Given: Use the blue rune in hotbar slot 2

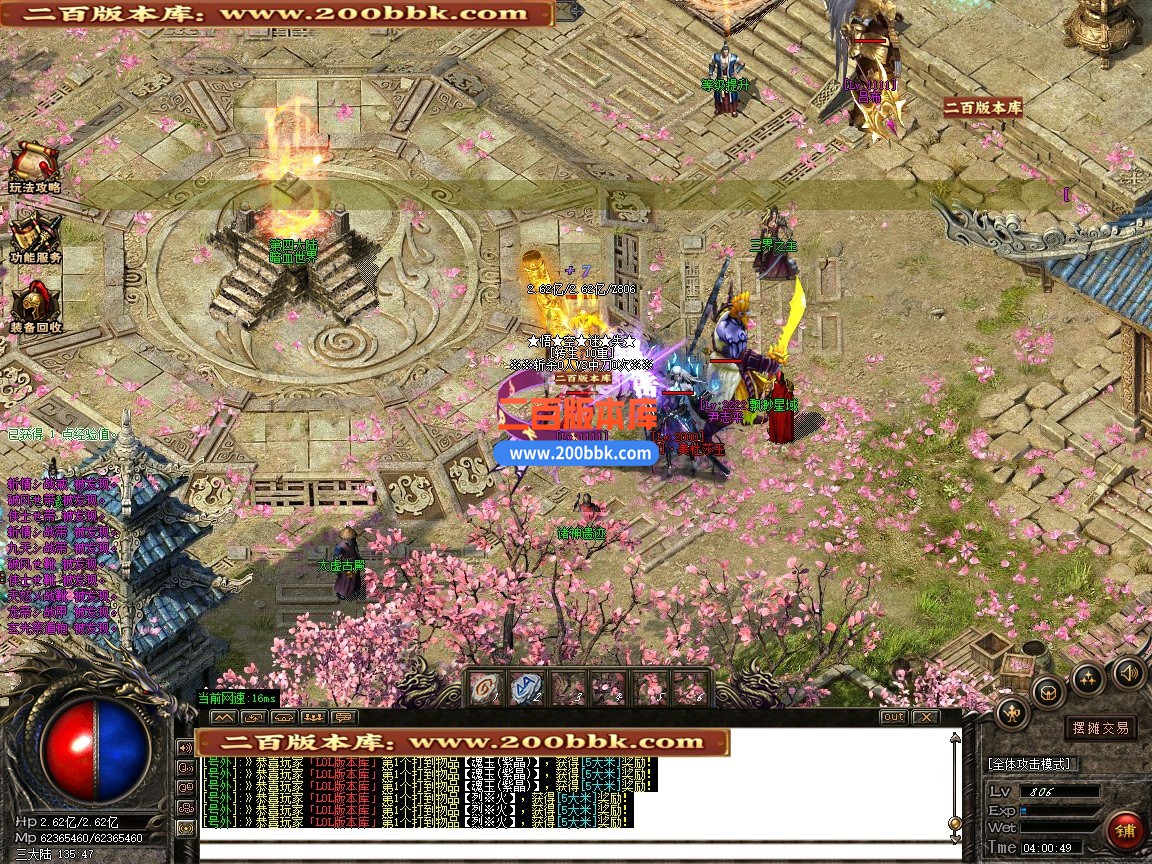Looking at the screenshot, I should [x=526, y=687].
